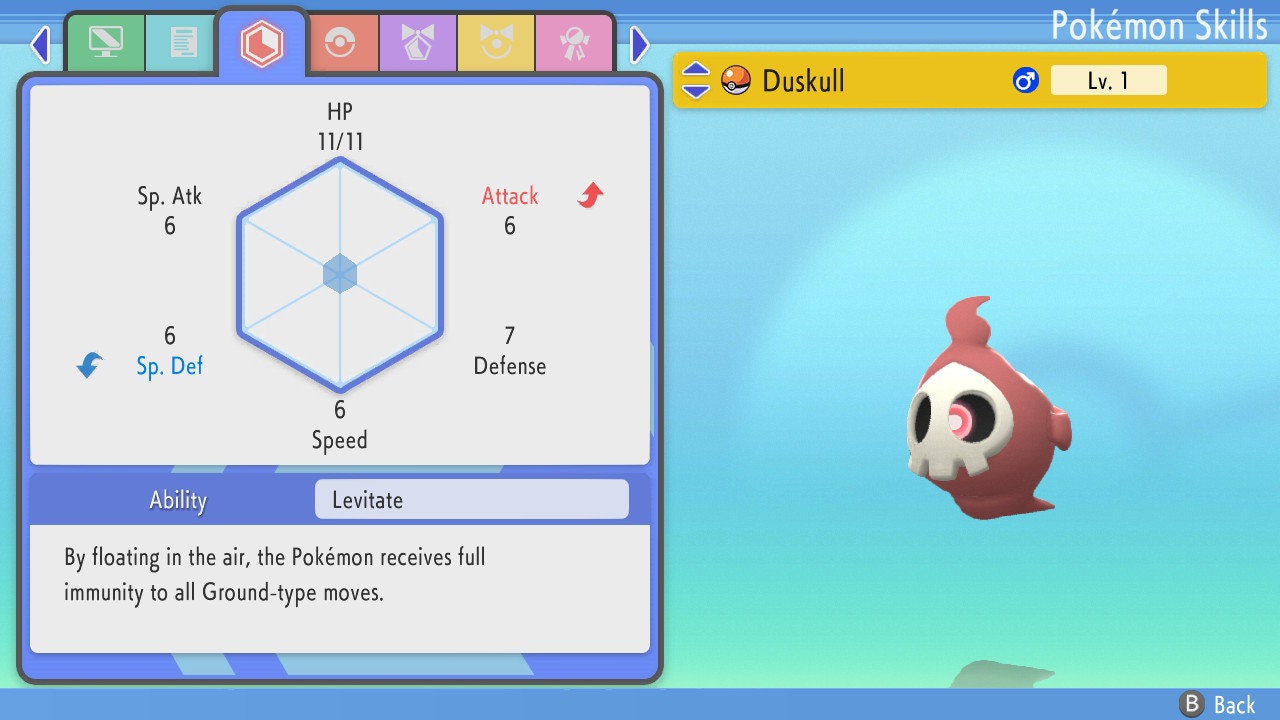Switch to the monitor summary tab
1280x720 pixels.
pos(105,43)
